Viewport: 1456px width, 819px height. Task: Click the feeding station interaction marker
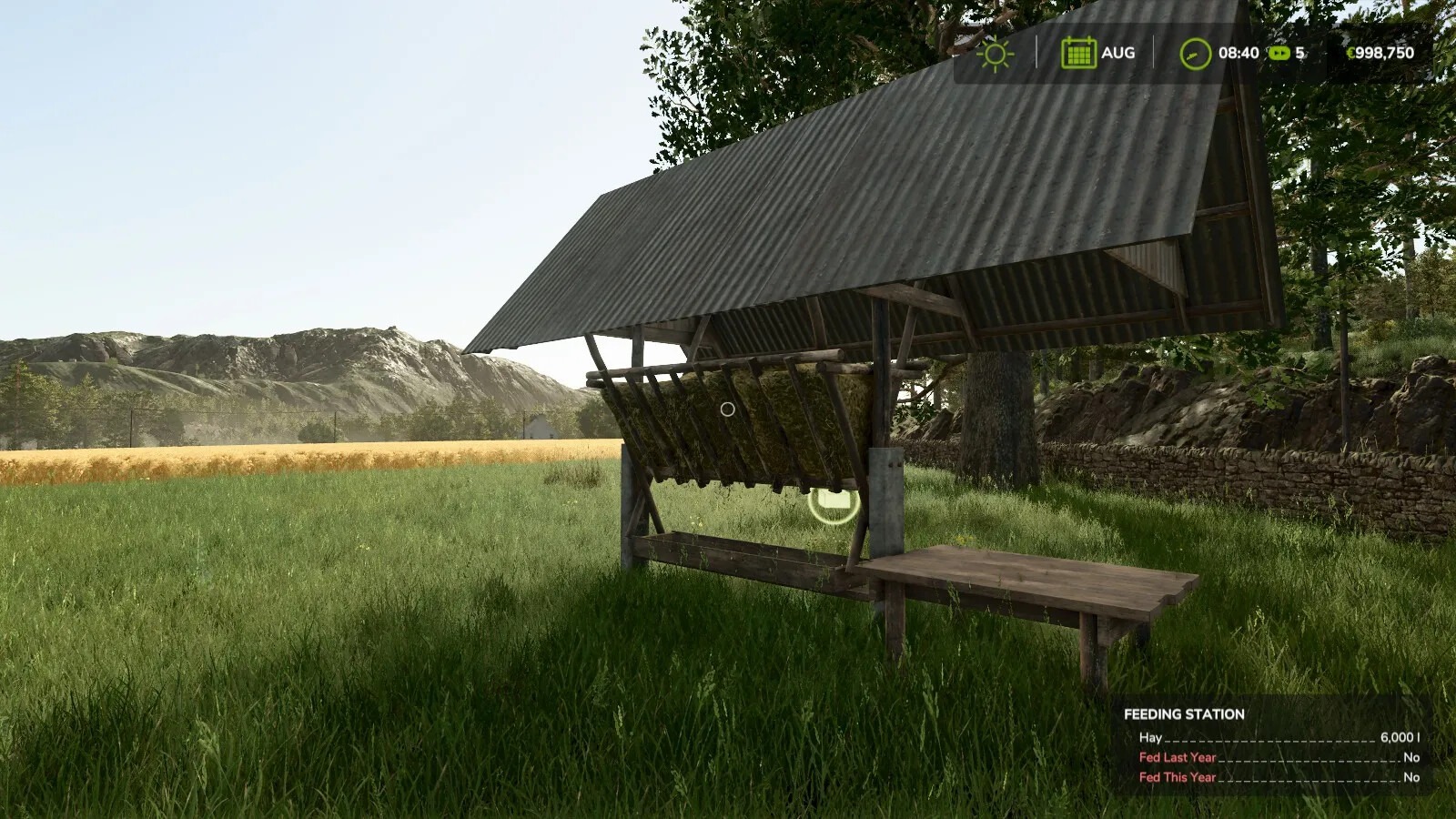834,500
